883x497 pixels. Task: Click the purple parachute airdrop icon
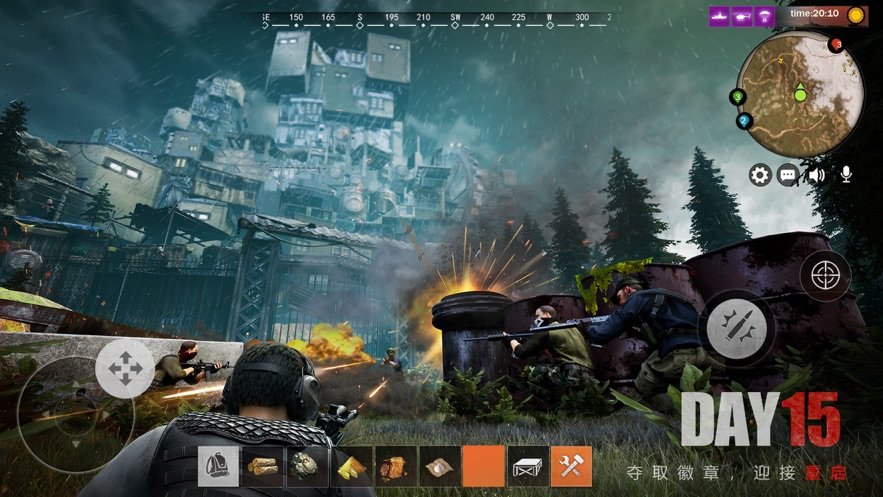[x=765, y=16]
